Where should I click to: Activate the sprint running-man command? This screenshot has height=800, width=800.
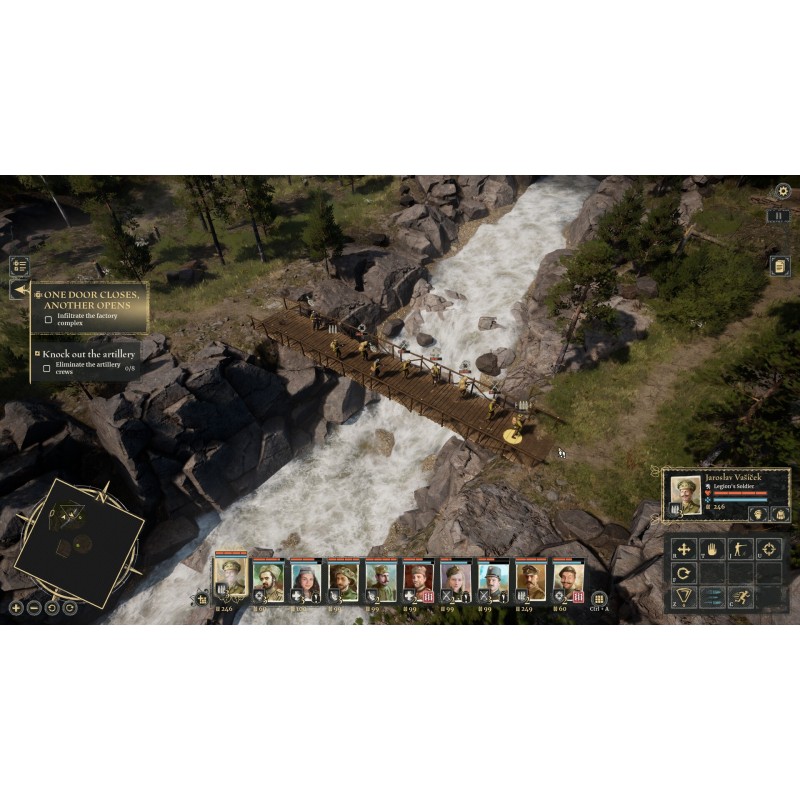coord(740,598)
